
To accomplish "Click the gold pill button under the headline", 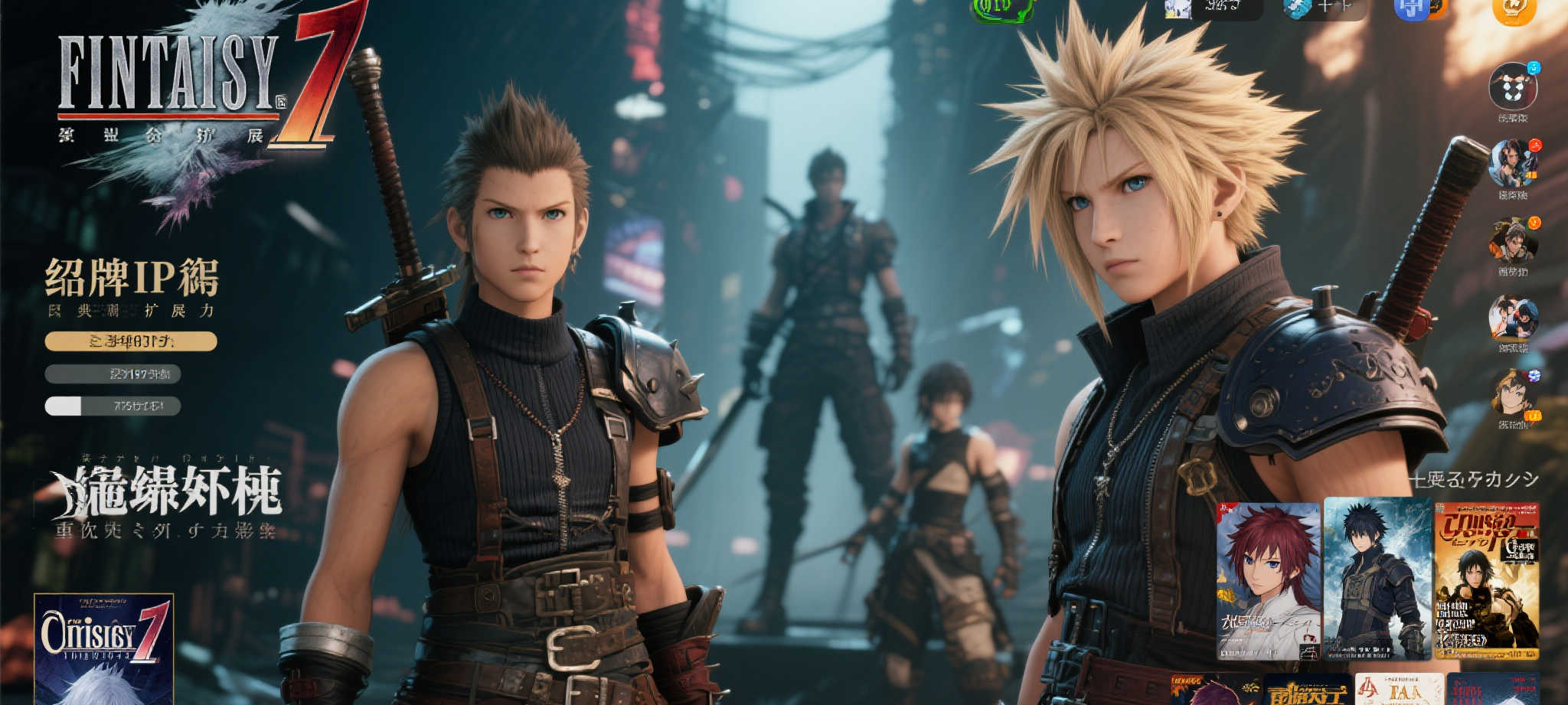I will tap(131, 341).
